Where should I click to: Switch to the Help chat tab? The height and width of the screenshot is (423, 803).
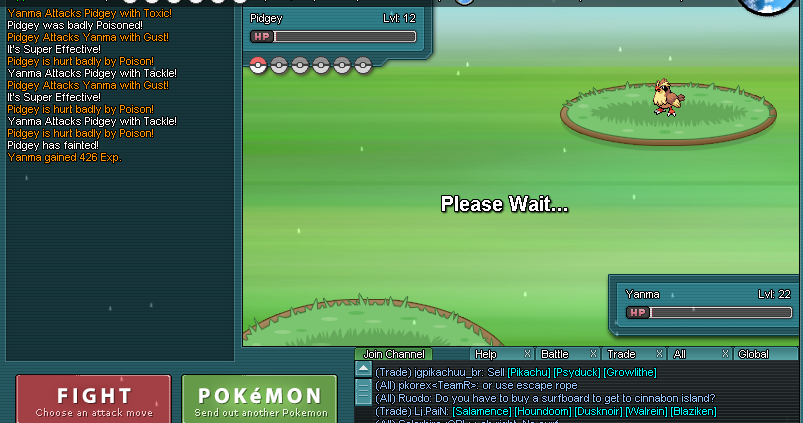click(486, 354)
